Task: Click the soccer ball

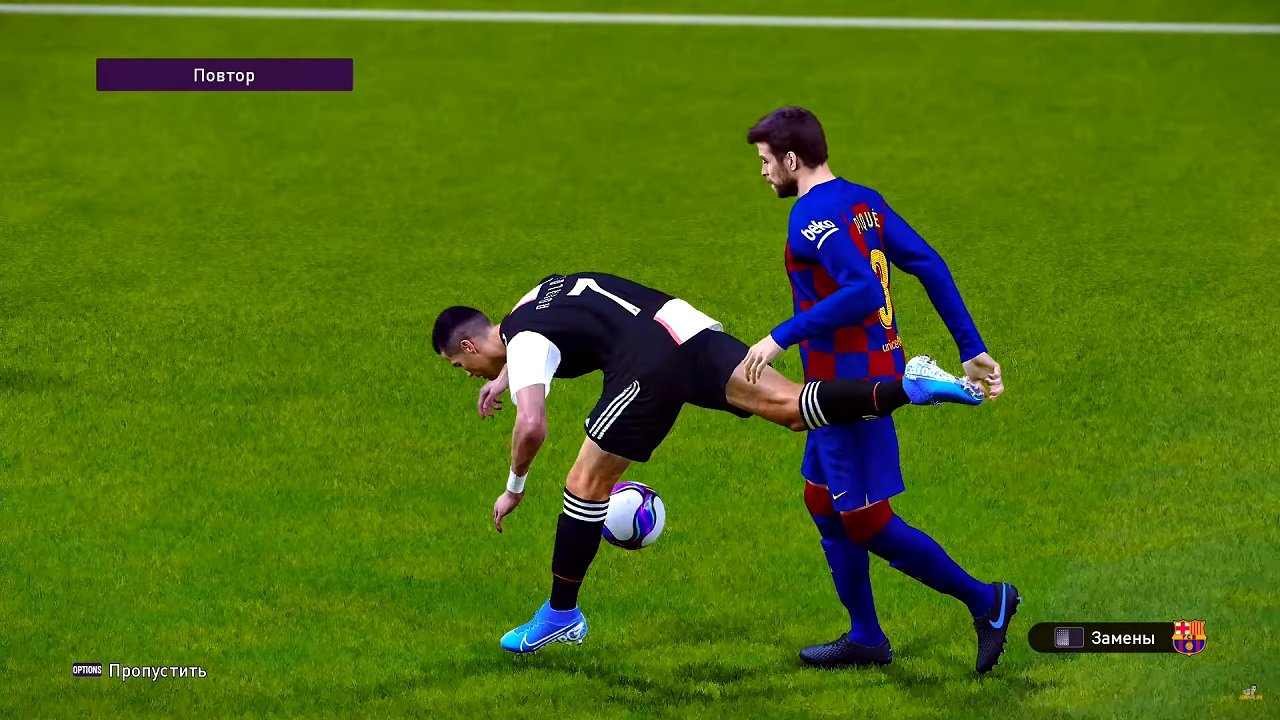Action: [x=633, y=516]
